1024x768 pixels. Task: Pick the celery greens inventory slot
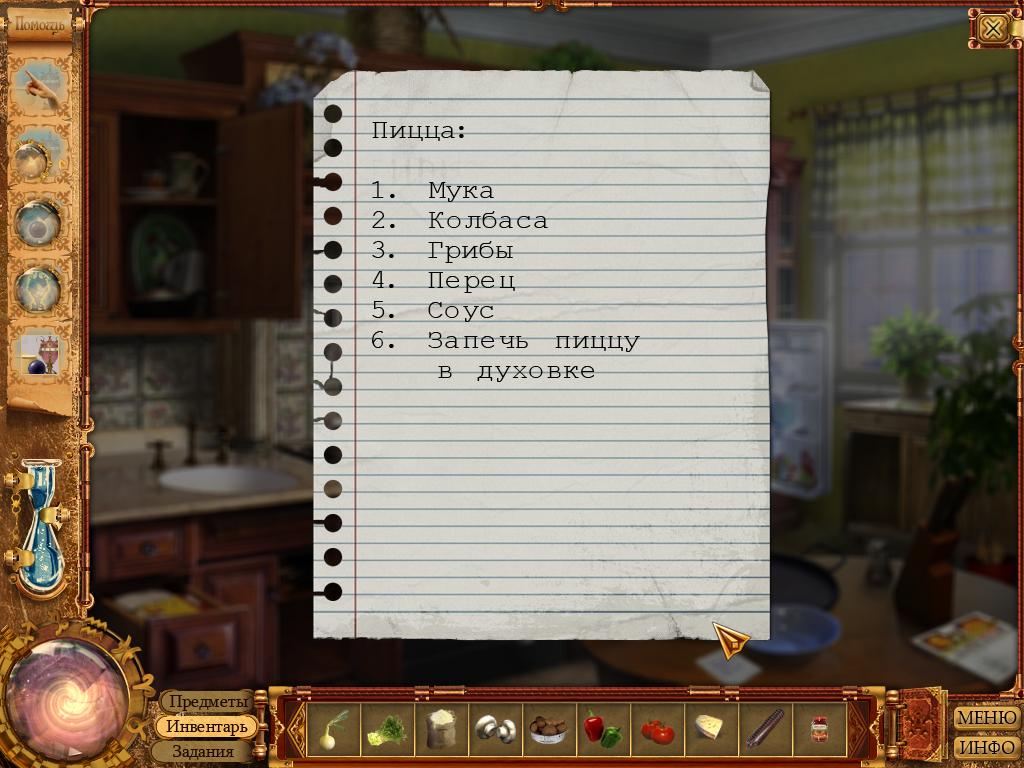pyautogui.click(x=384, y=728)
